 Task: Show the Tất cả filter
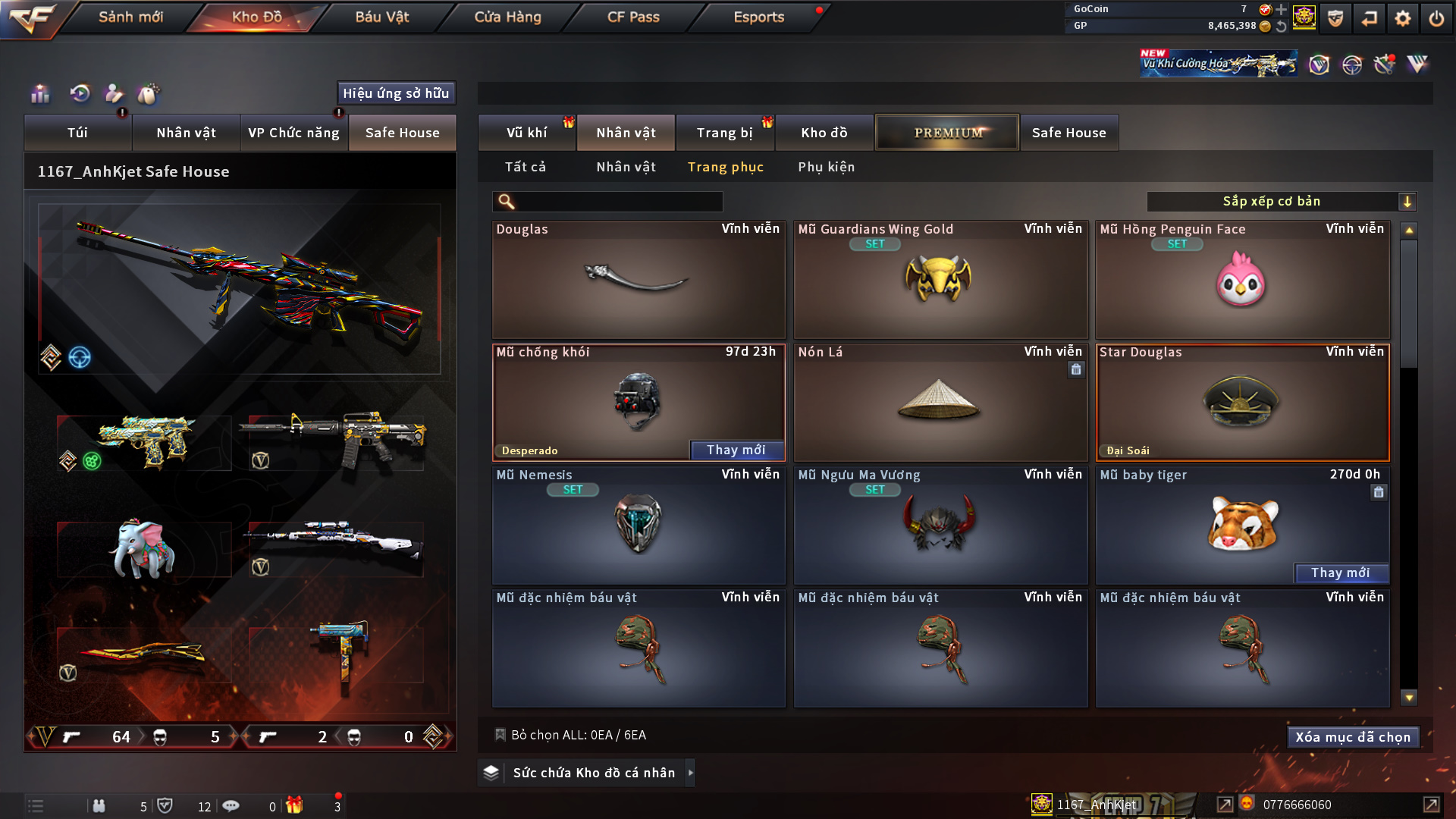coord(526,167)
